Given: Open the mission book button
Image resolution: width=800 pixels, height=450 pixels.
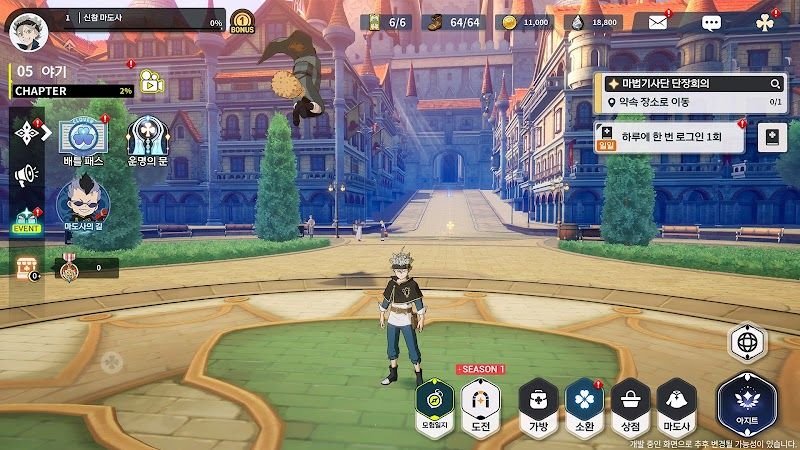Looking at the screenshot, I should [x=773, y=137].
